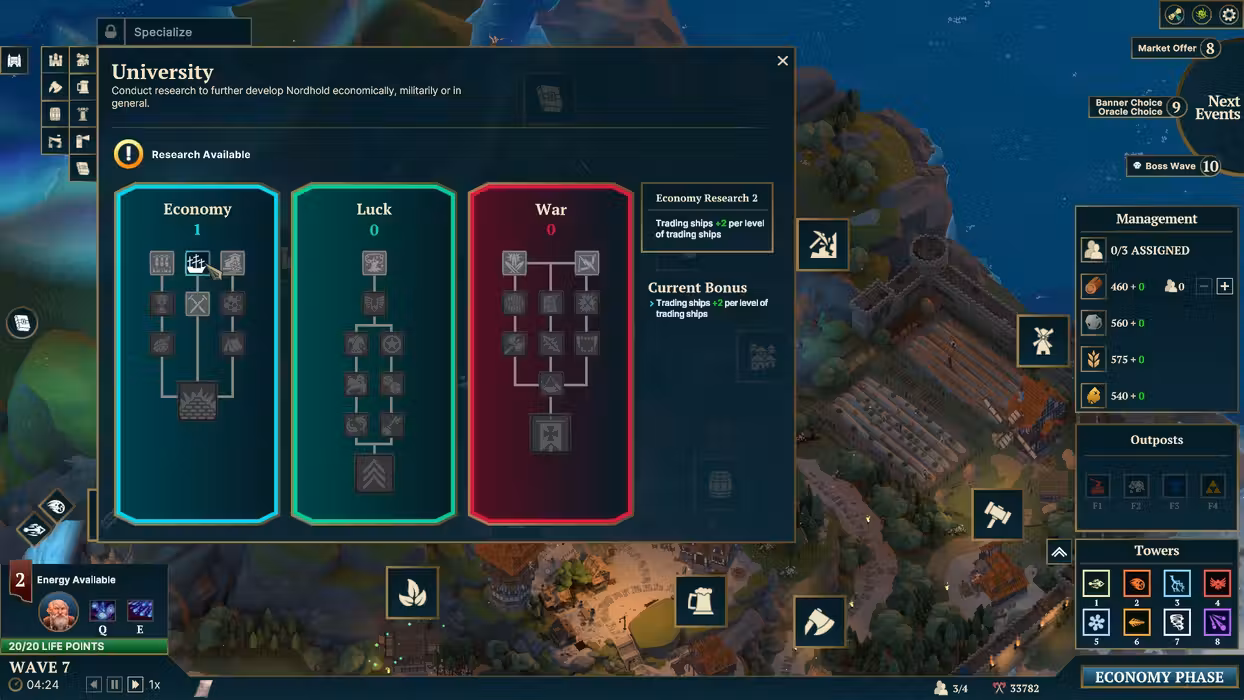The width and height of the screenshot is (1244, 700).
Task: Select the lightning tower icon
Action: pyautogui.click(x=1177, y=584)
